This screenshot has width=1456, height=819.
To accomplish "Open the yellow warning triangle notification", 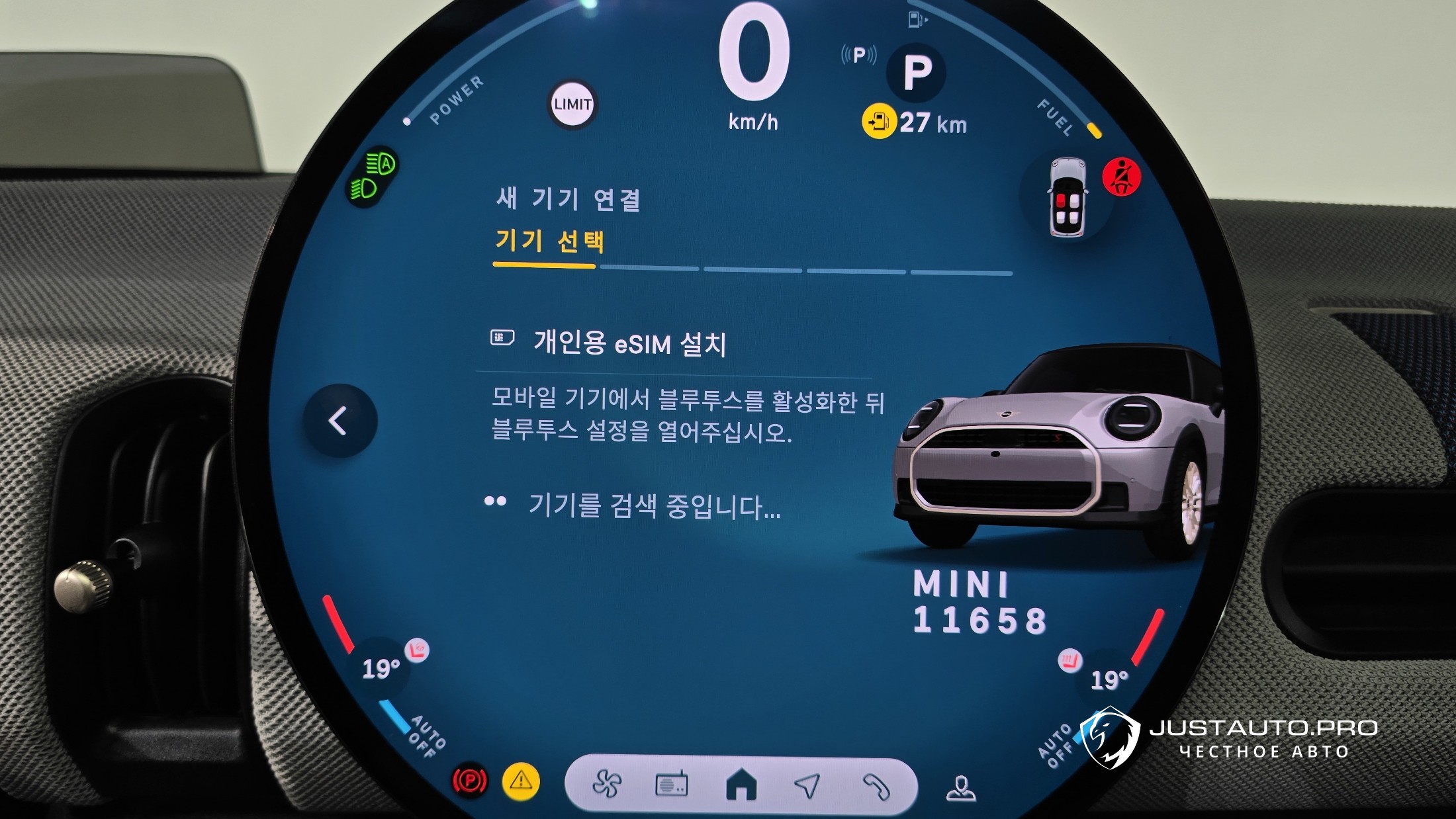I will tap(521, 781).
